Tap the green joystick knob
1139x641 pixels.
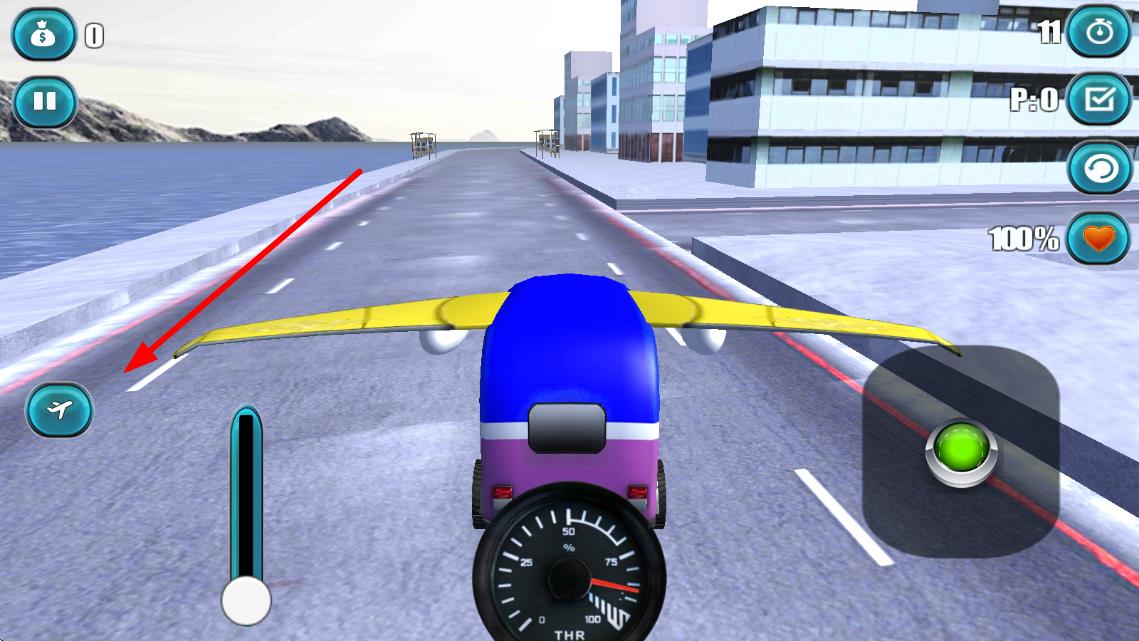coord(961,451)
